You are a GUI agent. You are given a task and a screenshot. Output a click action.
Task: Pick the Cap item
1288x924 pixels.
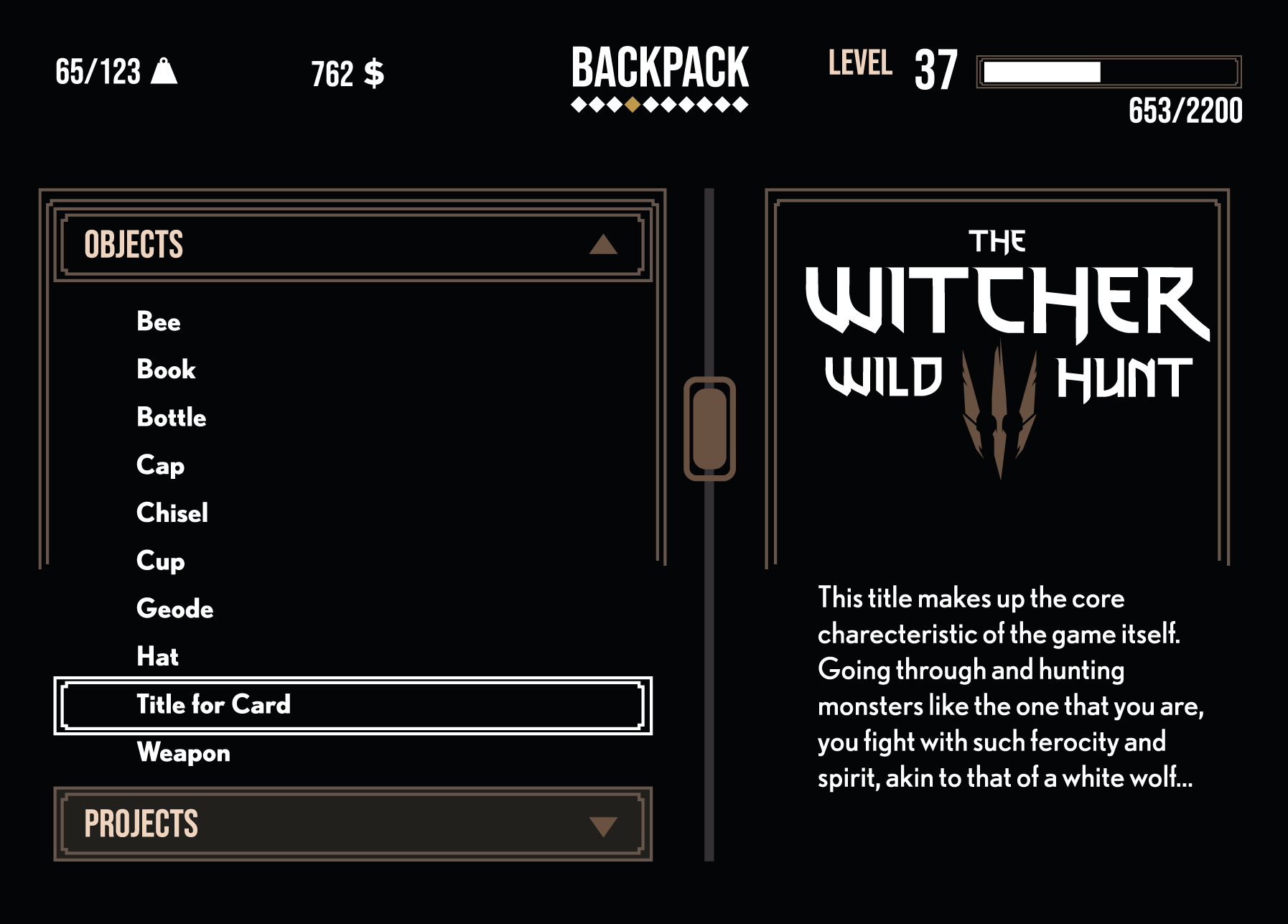[161, 465]
